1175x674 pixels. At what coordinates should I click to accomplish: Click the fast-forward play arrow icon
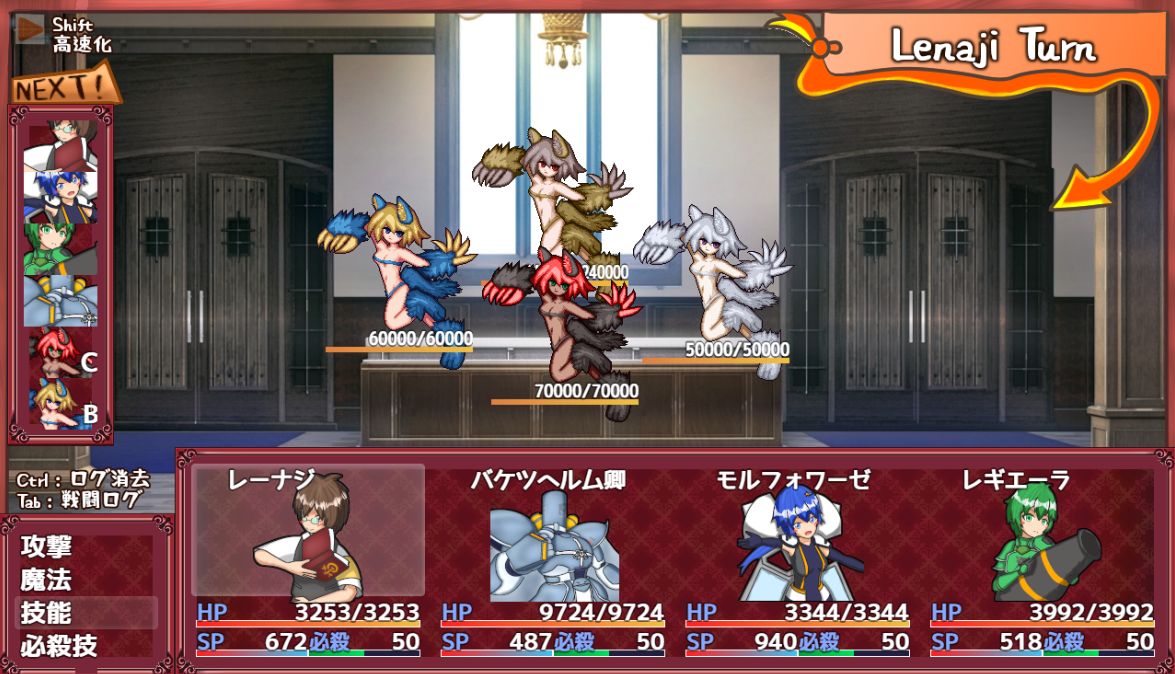coord(31,30)
